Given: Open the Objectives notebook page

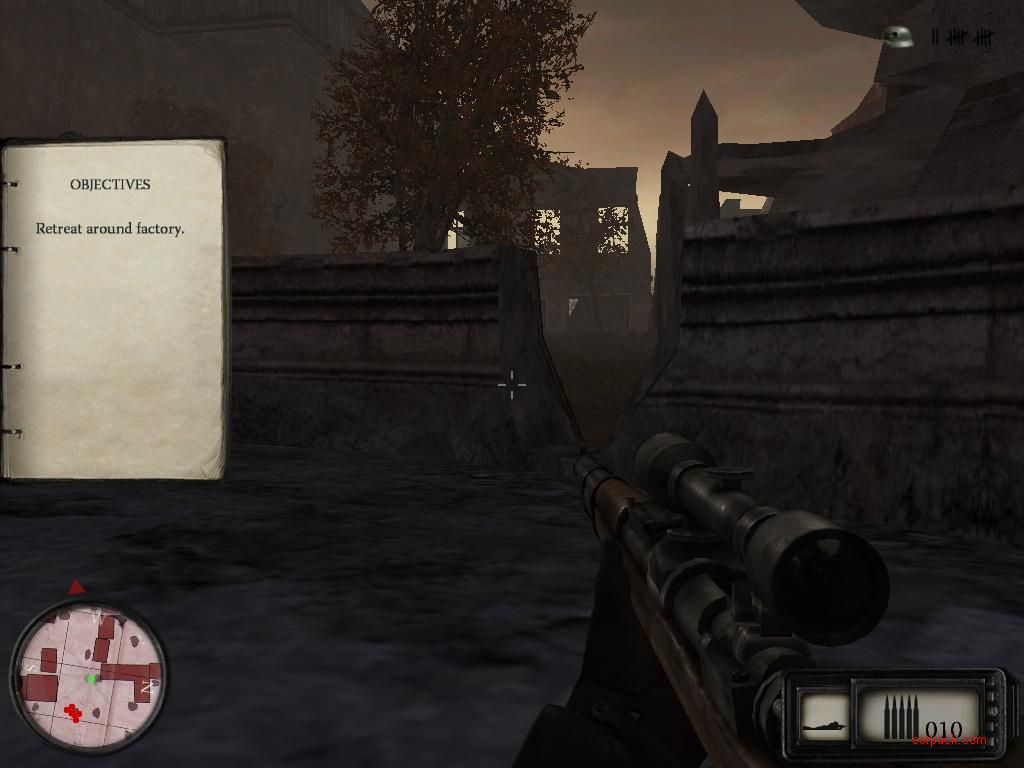Looking at the screenshot, I should [x=112, y=310].
